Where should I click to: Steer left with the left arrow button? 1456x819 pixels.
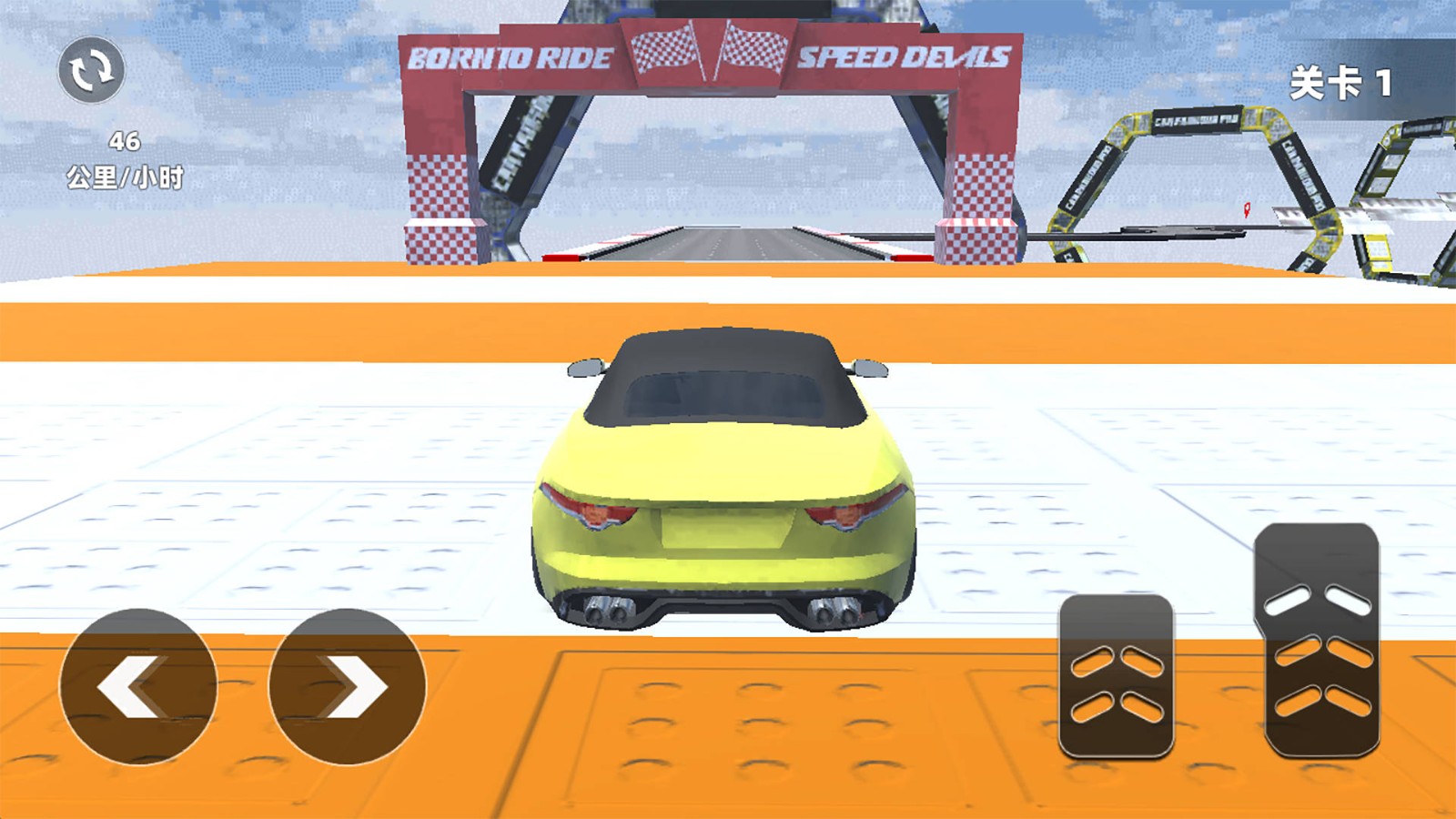coord(138,687)
